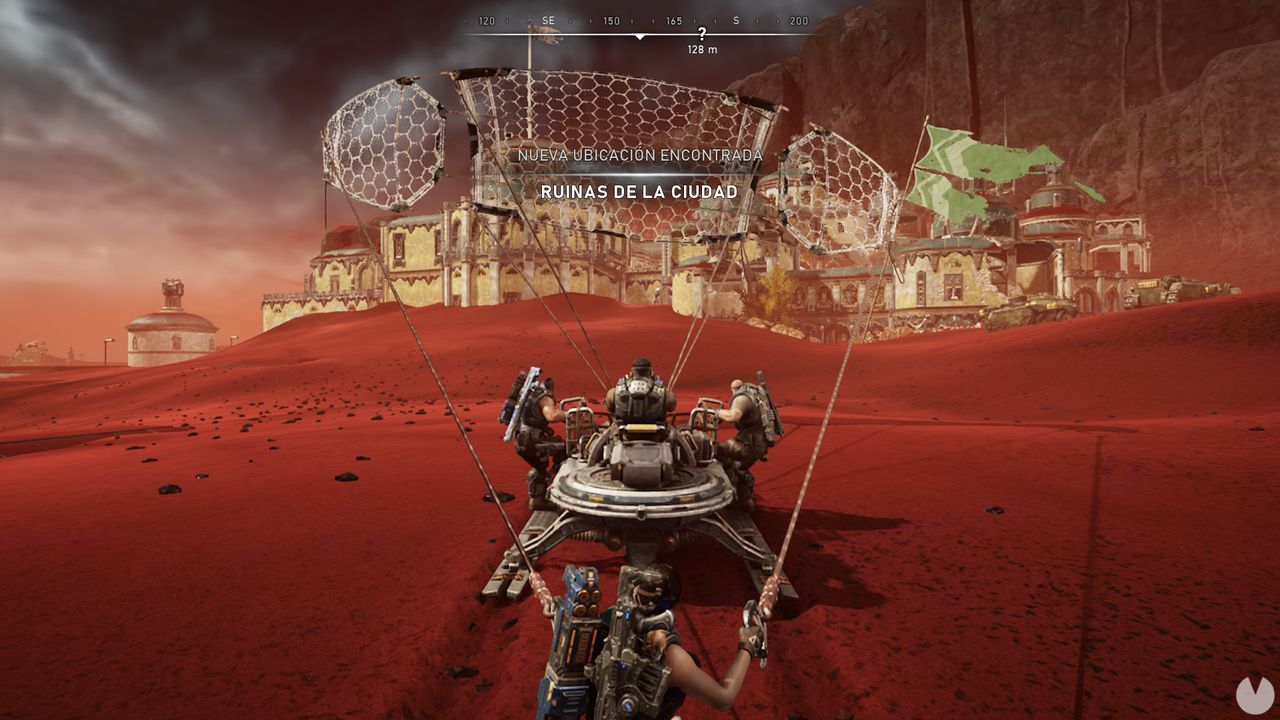Image resolution: width=1280 pixels, height=720 pixels.
Task: Click the 150 heading on the compass bar
Action: point(610,19)
